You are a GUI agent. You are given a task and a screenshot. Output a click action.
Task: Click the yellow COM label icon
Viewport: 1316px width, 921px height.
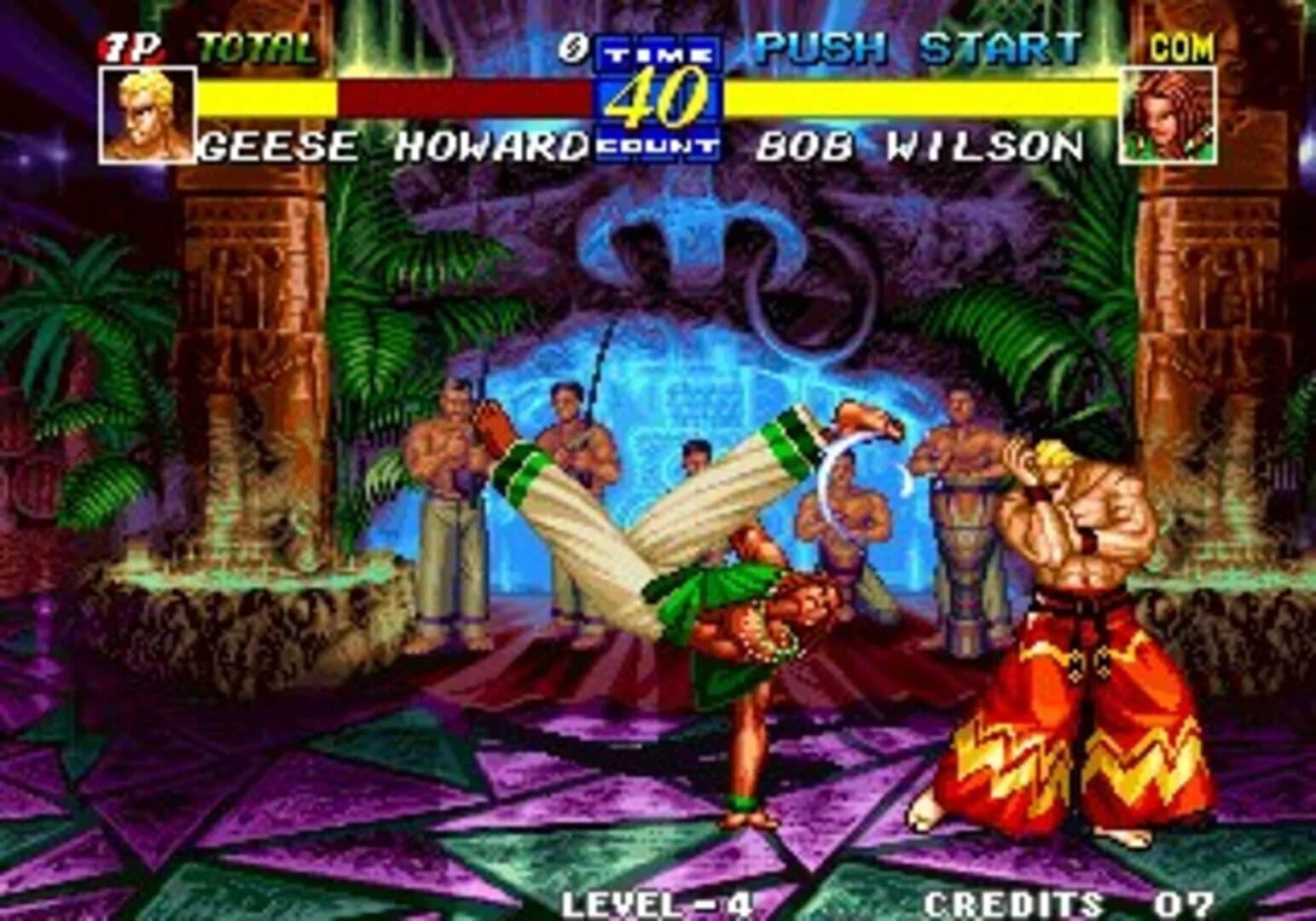coord(1184,45)
